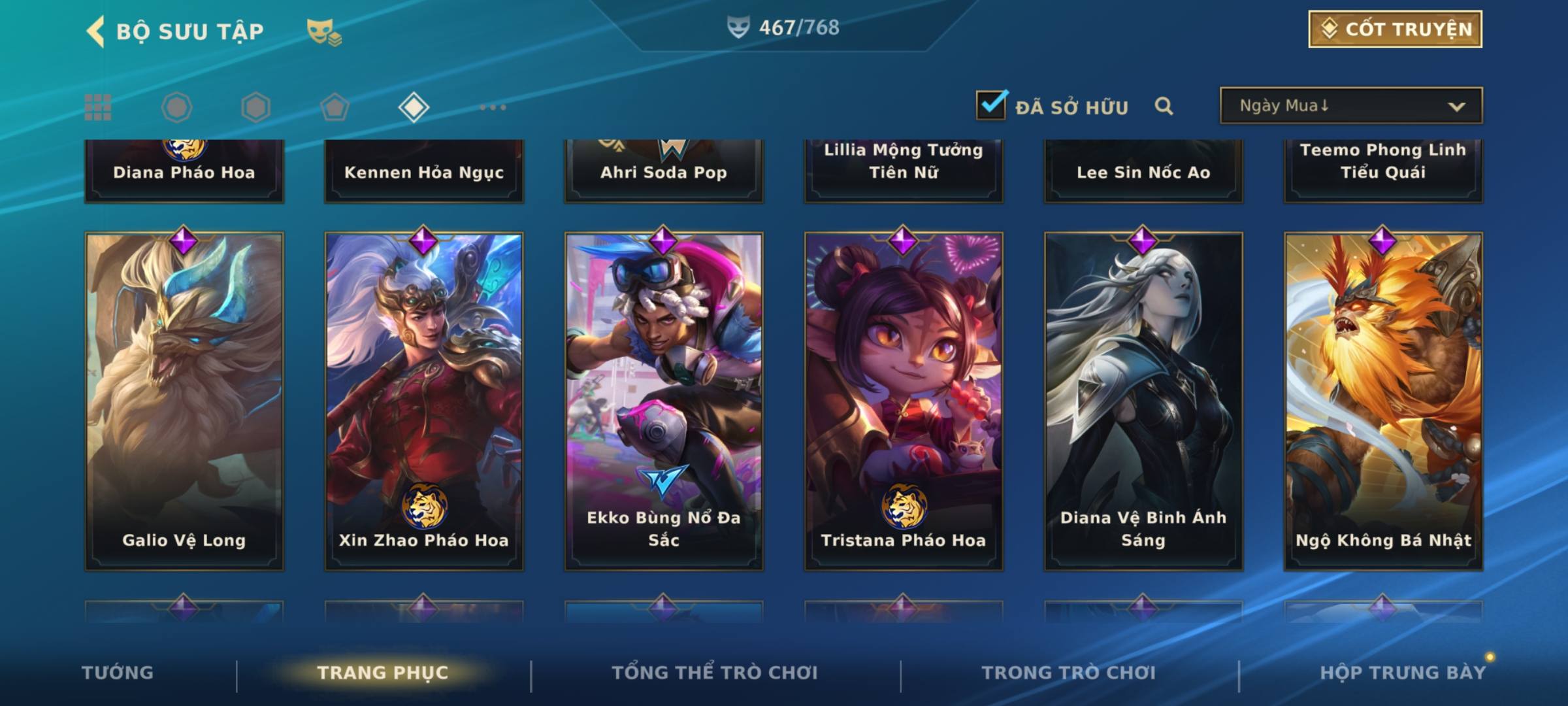Choose the pentagon rarity filter
The height and width of the screenshot is (706, 1568).
coord(335,107)
